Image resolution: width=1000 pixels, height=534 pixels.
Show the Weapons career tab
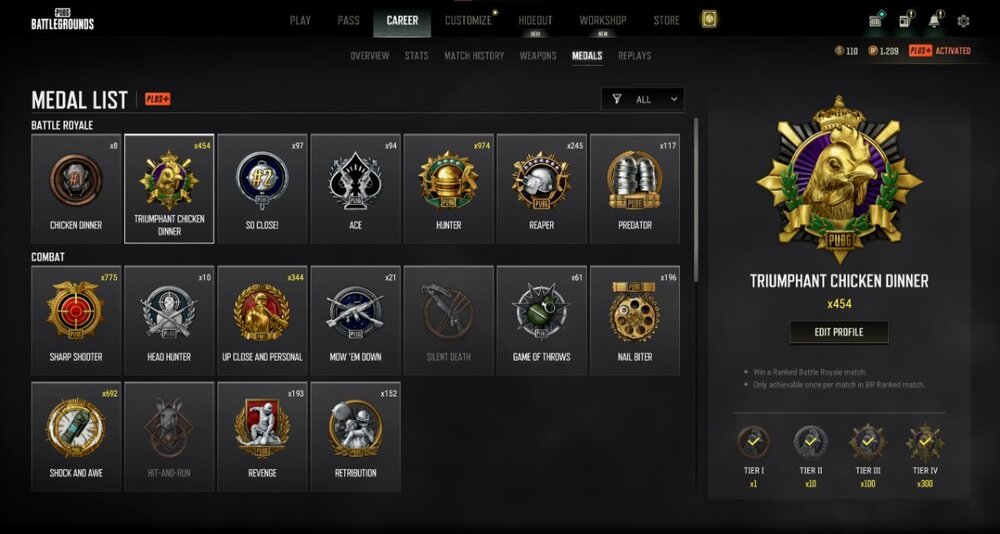[538, 56]
